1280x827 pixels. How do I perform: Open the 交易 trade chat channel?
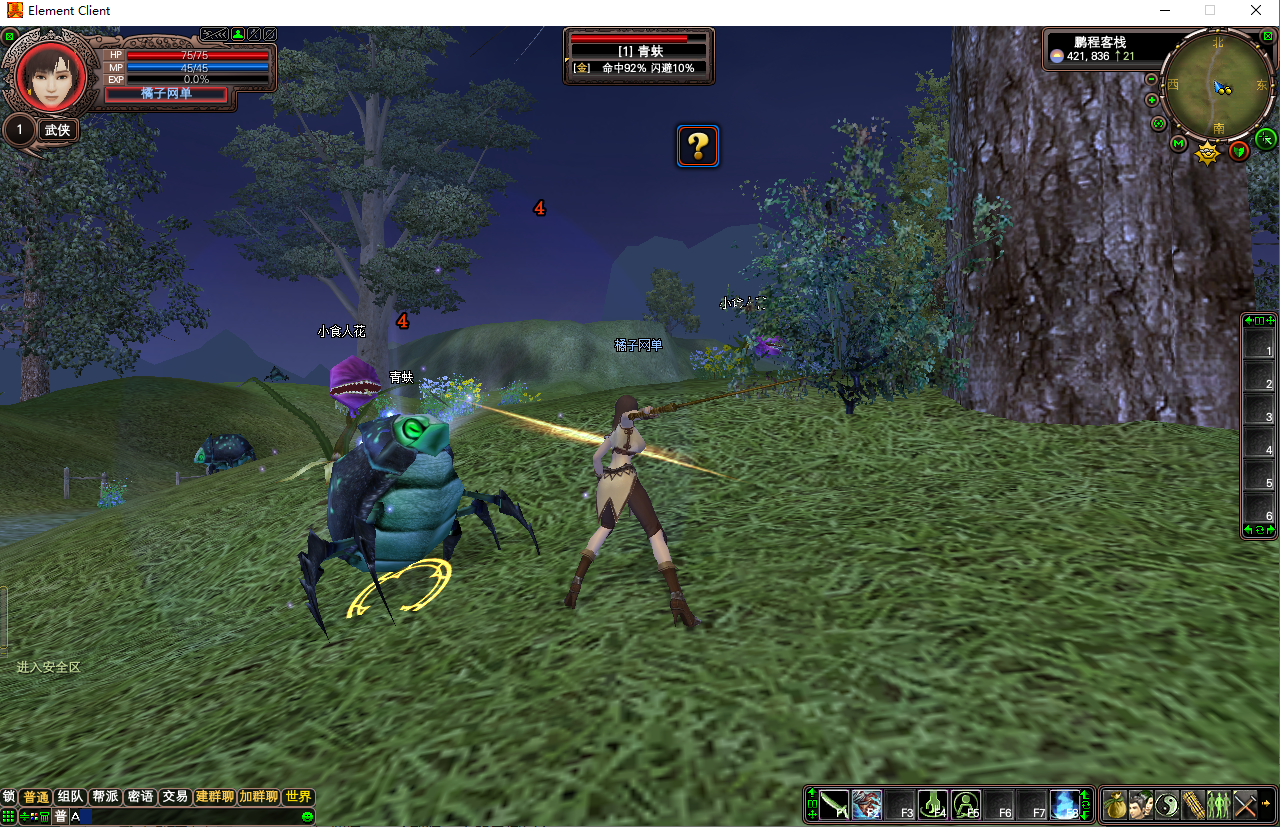(175, 797)
